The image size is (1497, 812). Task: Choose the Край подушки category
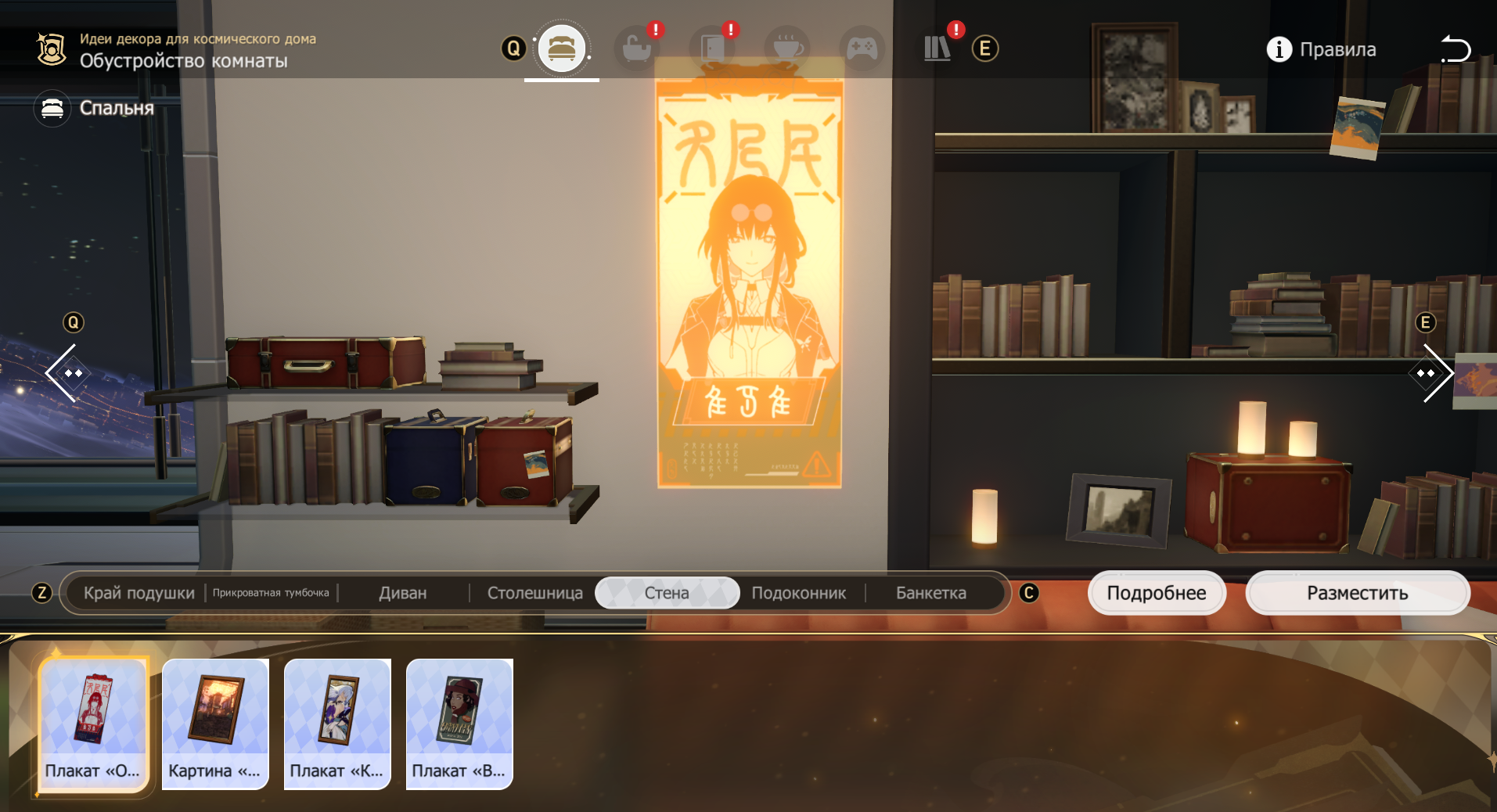(x=139, y=593)
